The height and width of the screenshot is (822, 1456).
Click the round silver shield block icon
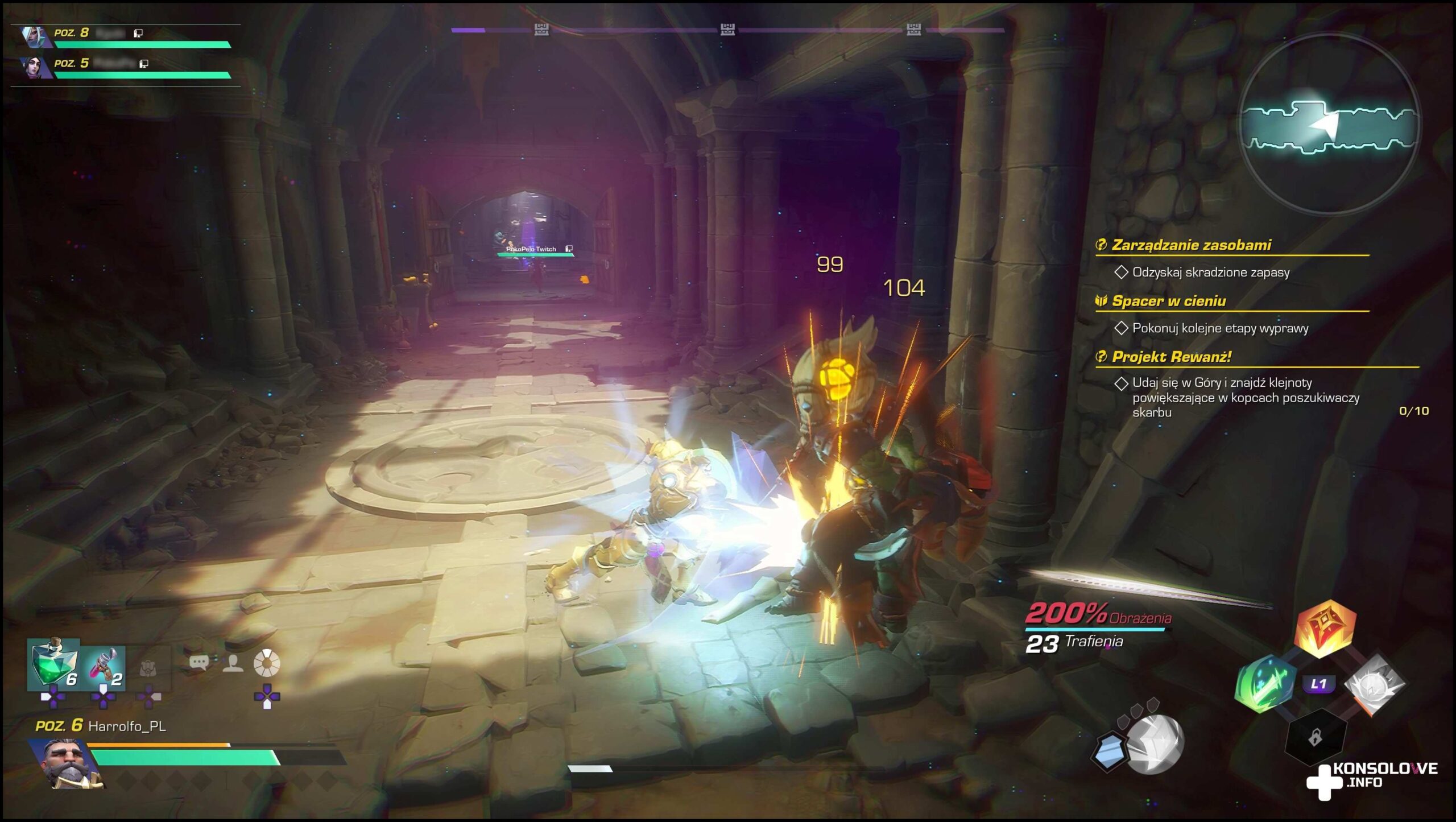click(1155, 743)
